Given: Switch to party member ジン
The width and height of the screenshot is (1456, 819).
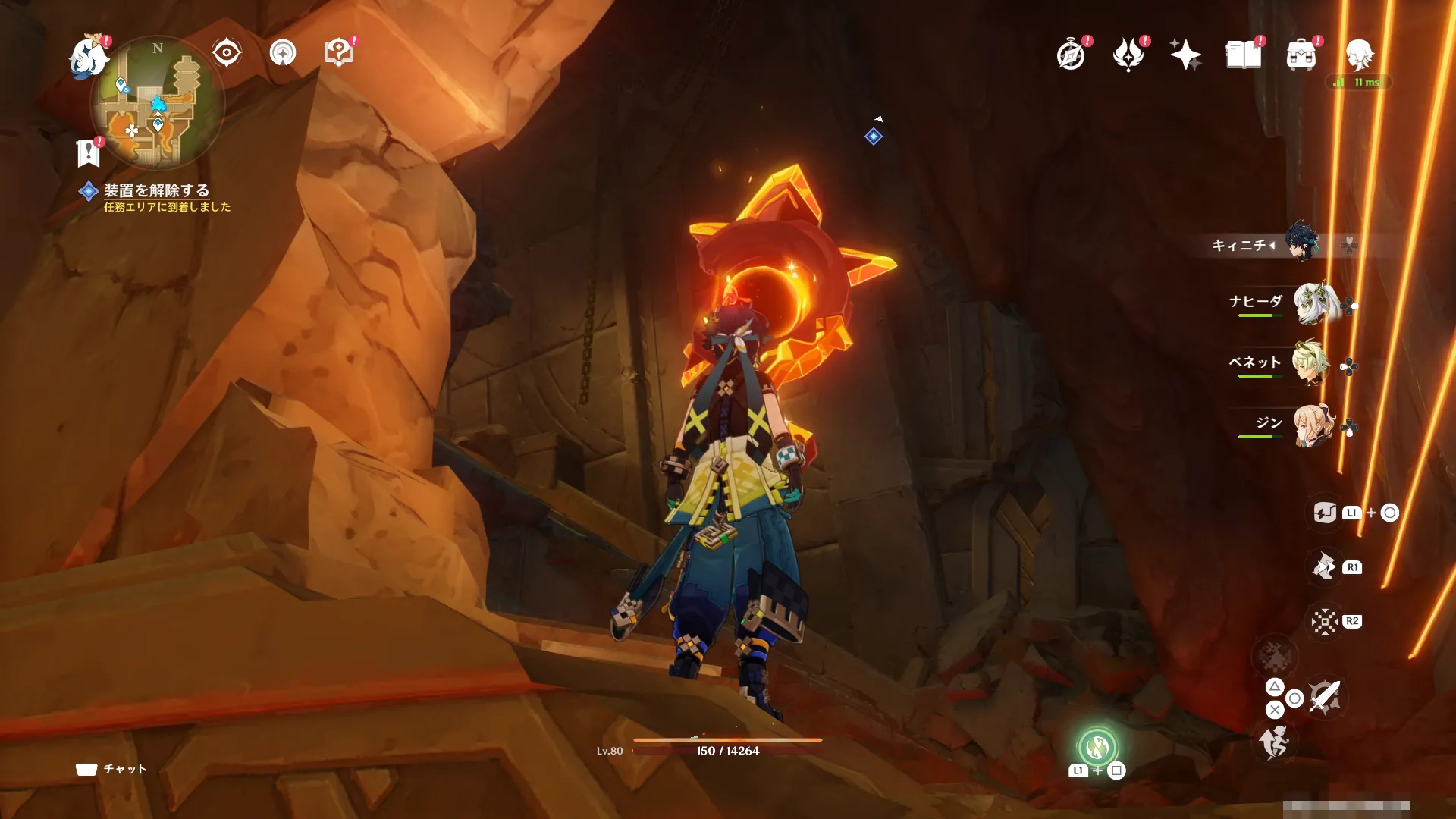Looking at the screenshot, I should 1312,425.
